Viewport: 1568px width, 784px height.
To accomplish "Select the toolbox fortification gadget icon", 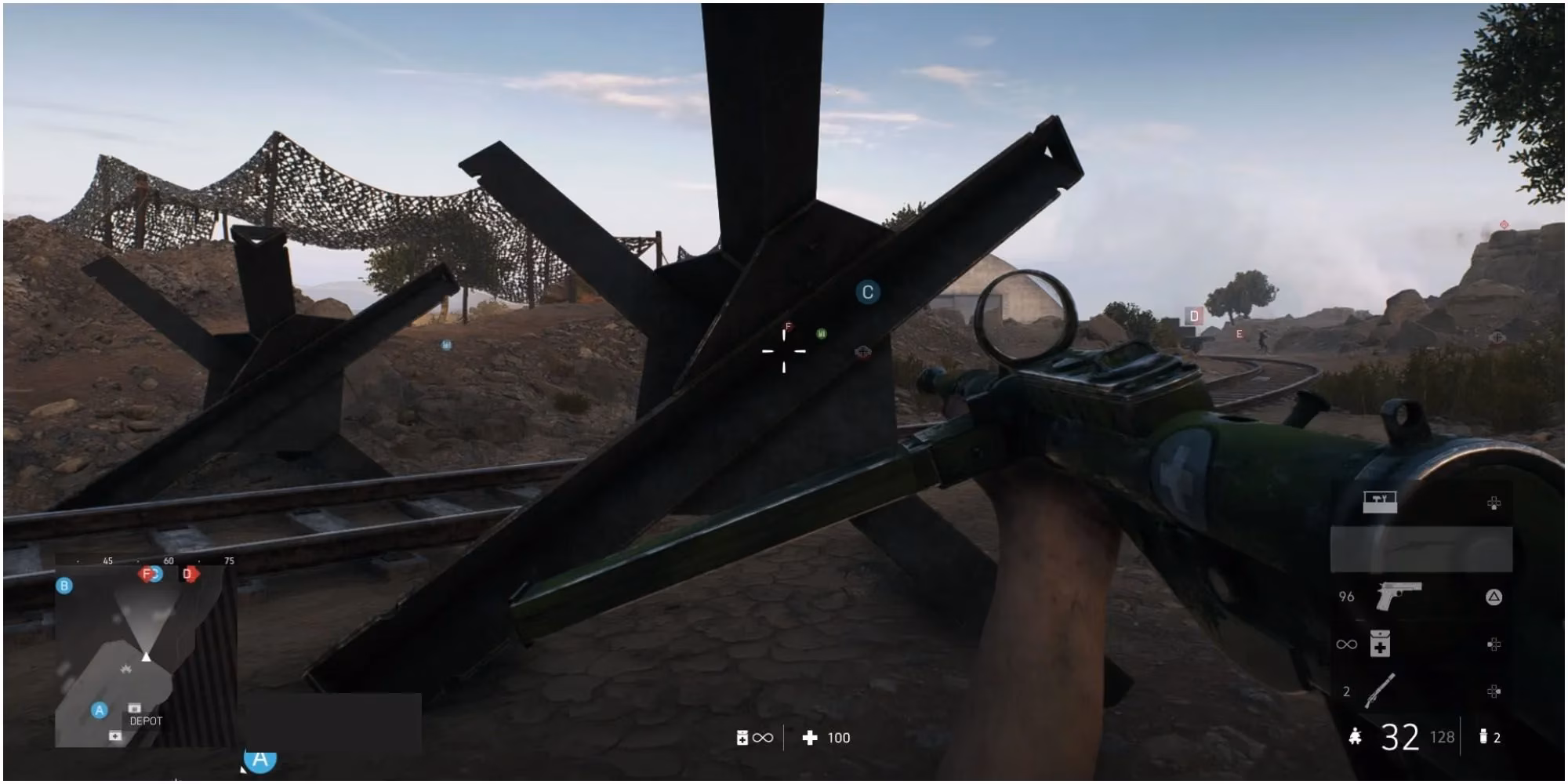I will pos(1379,502).
